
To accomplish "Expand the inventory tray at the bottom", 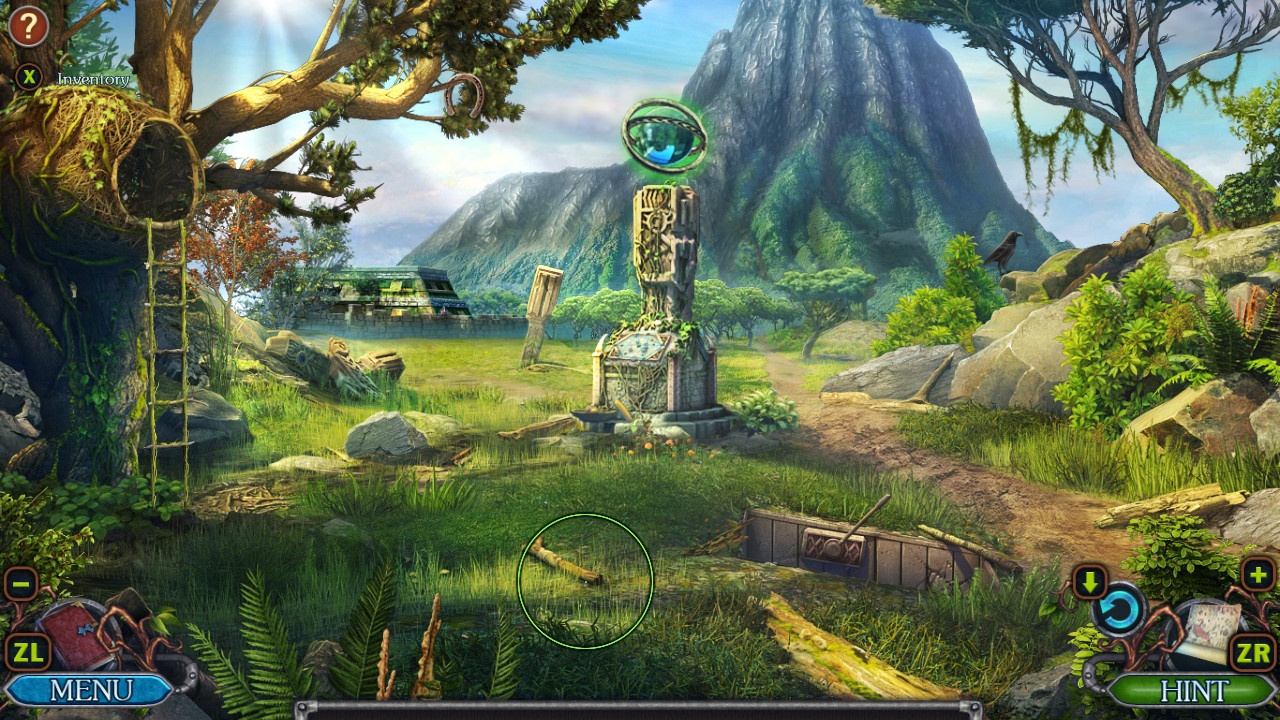I will [640, 708].
